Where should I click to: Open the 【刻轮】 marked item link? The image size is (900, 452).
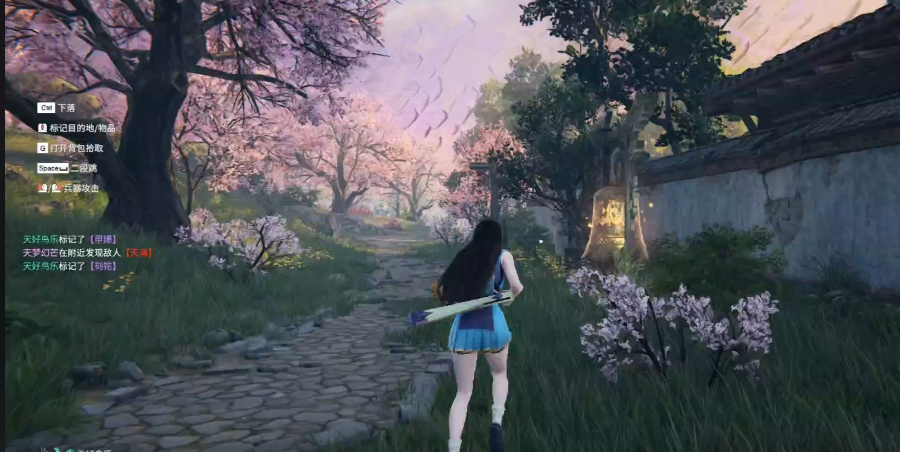pos(104,266)
